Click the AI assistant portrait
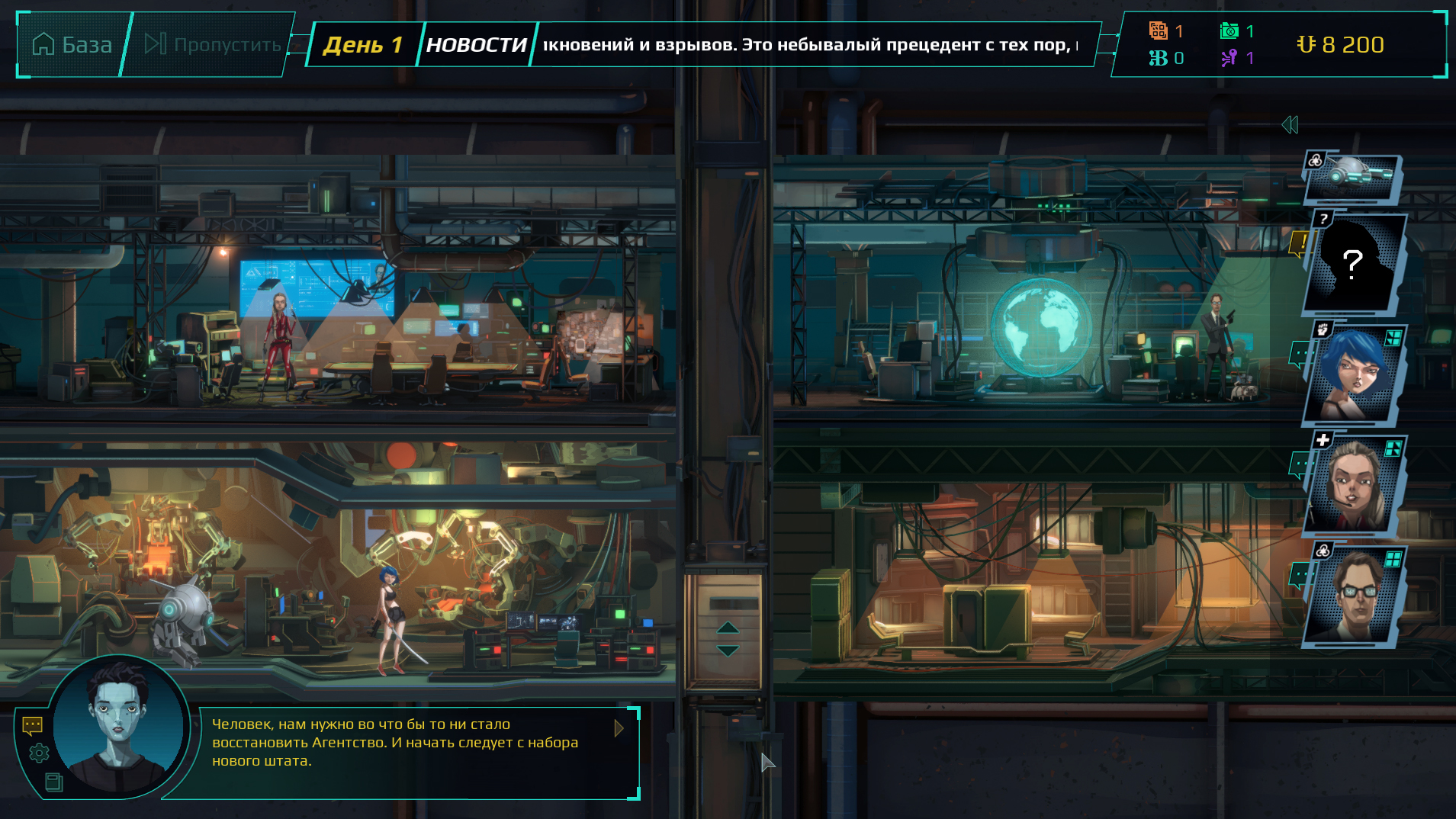Screen dimensions: 1456x819 pyautogui.click(x=118, y=724)
